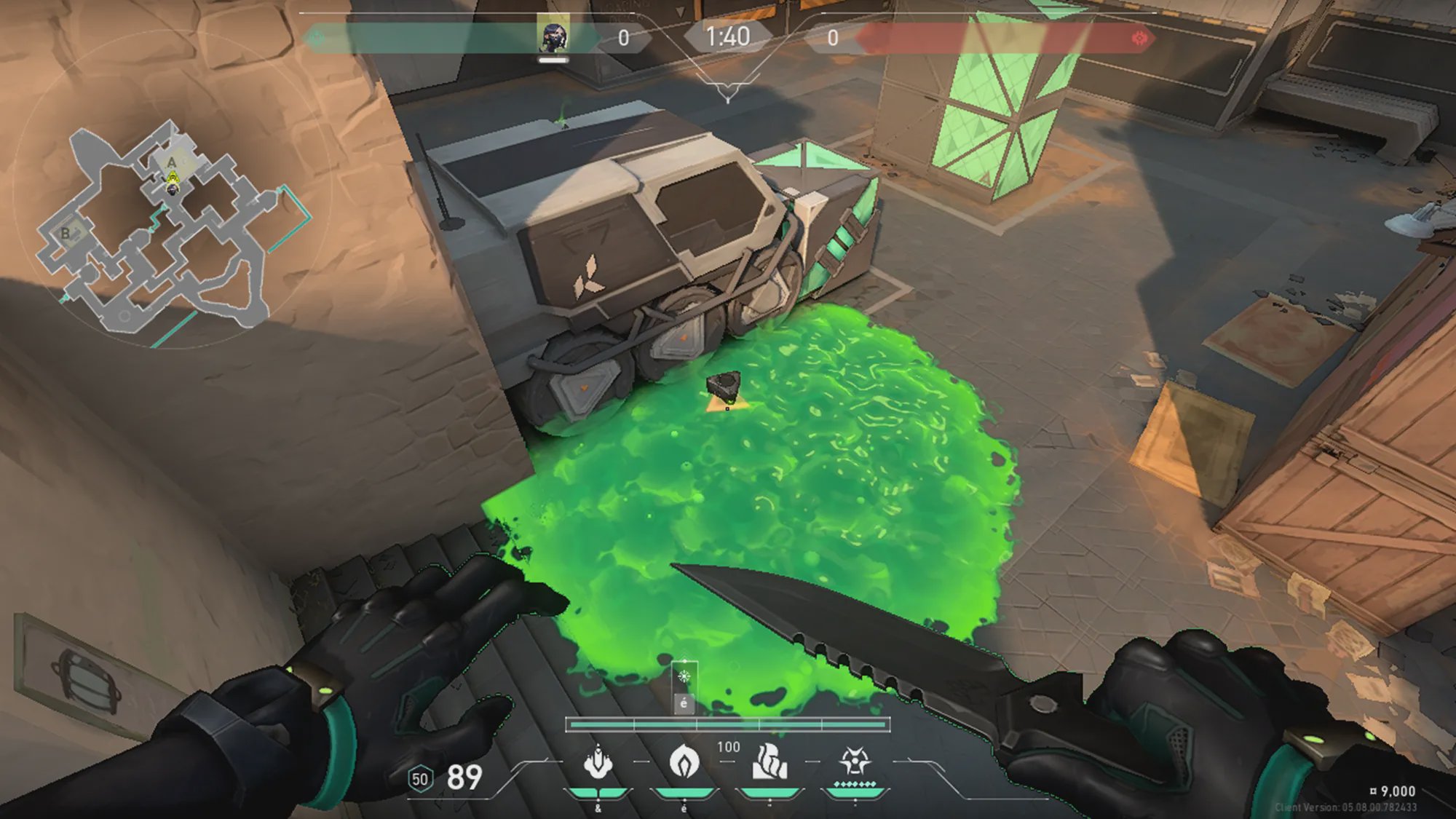The image size is (1456, 819).
Task: Select the Poison Cloud flame-orb ability
Action: click(684, 763)
